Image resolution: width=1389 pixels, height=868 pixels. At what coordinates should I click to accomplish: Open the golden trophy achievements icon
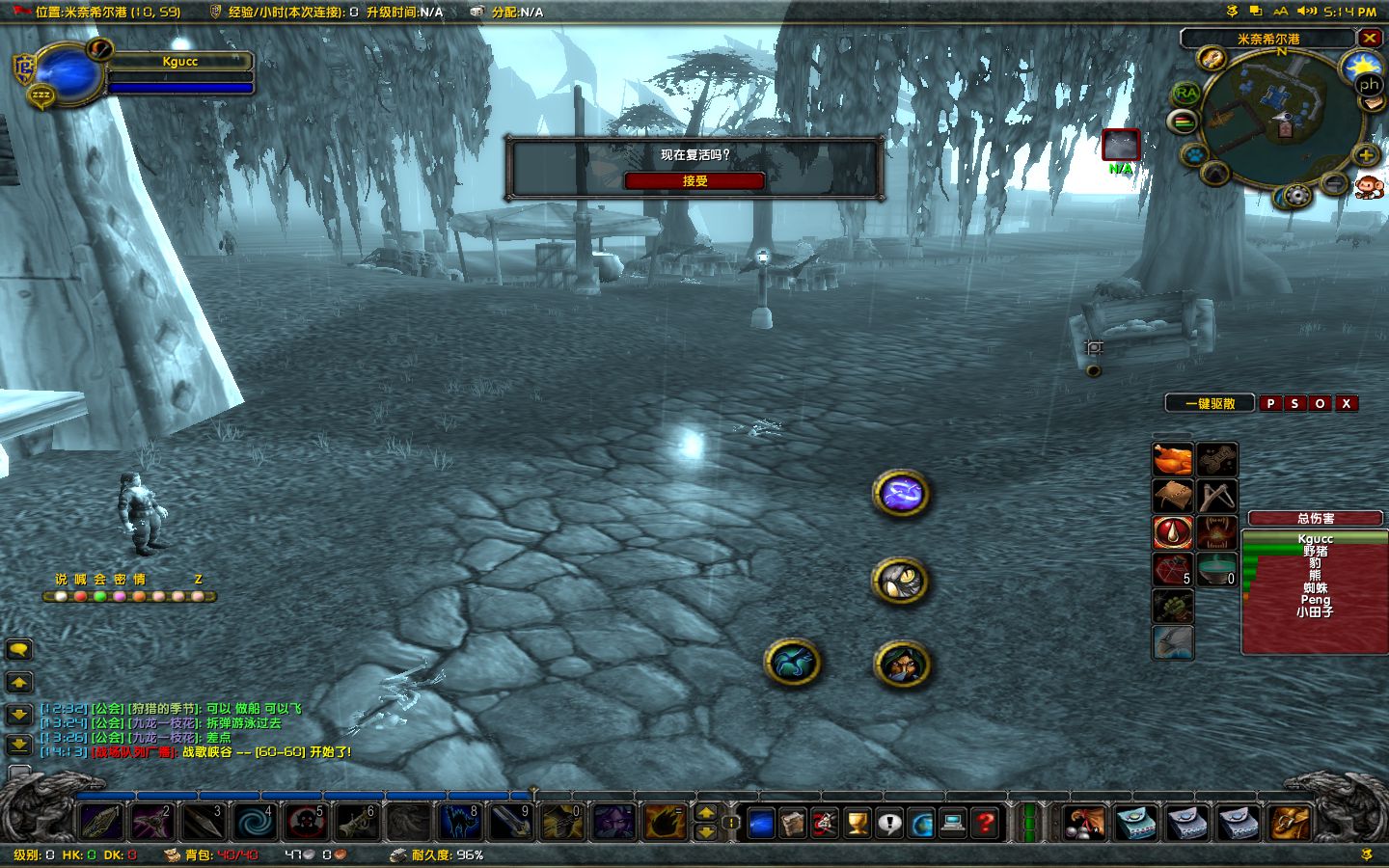856,825
